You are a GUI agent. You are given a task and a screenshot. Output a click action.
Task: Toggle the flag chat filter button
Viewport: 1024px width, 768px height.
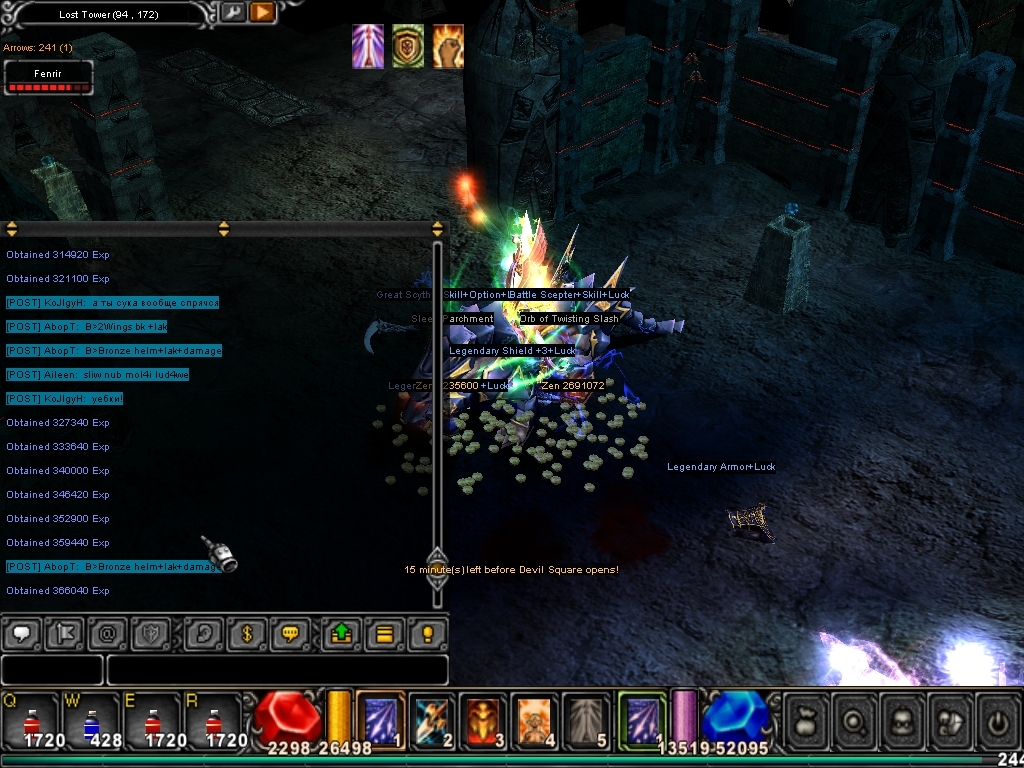[x=63, y=634]
